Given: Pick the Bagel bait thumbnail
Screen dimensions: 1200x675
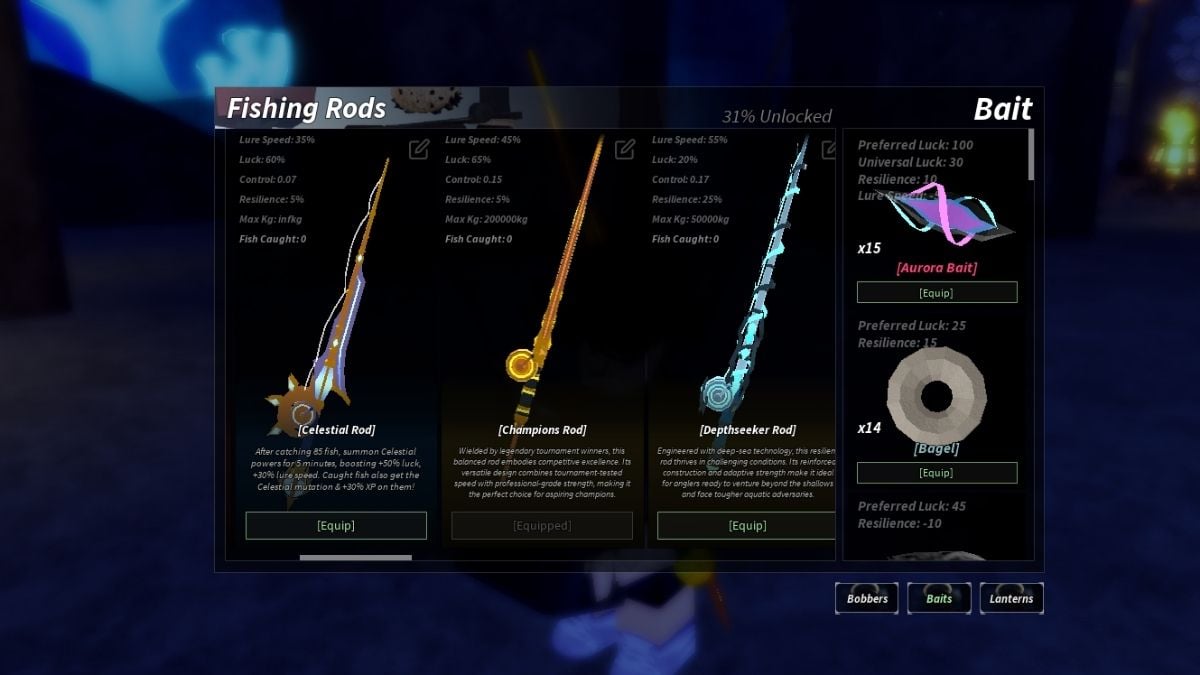Looking at the screenshot, I should pos(937,396).
